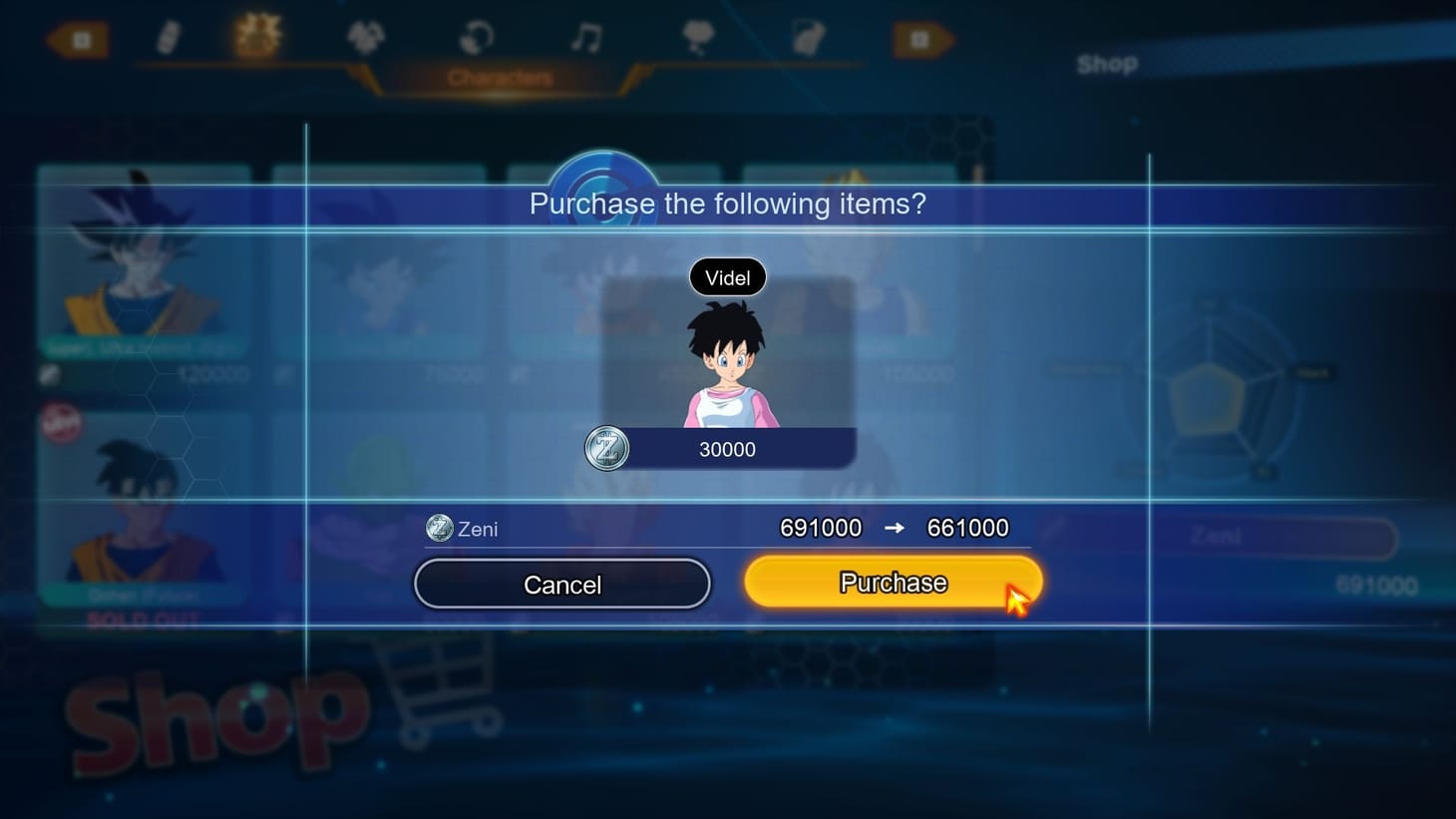Click the Zeni coin icon in the balance row
Viewport: 1456px width, 819px height.
438,529
